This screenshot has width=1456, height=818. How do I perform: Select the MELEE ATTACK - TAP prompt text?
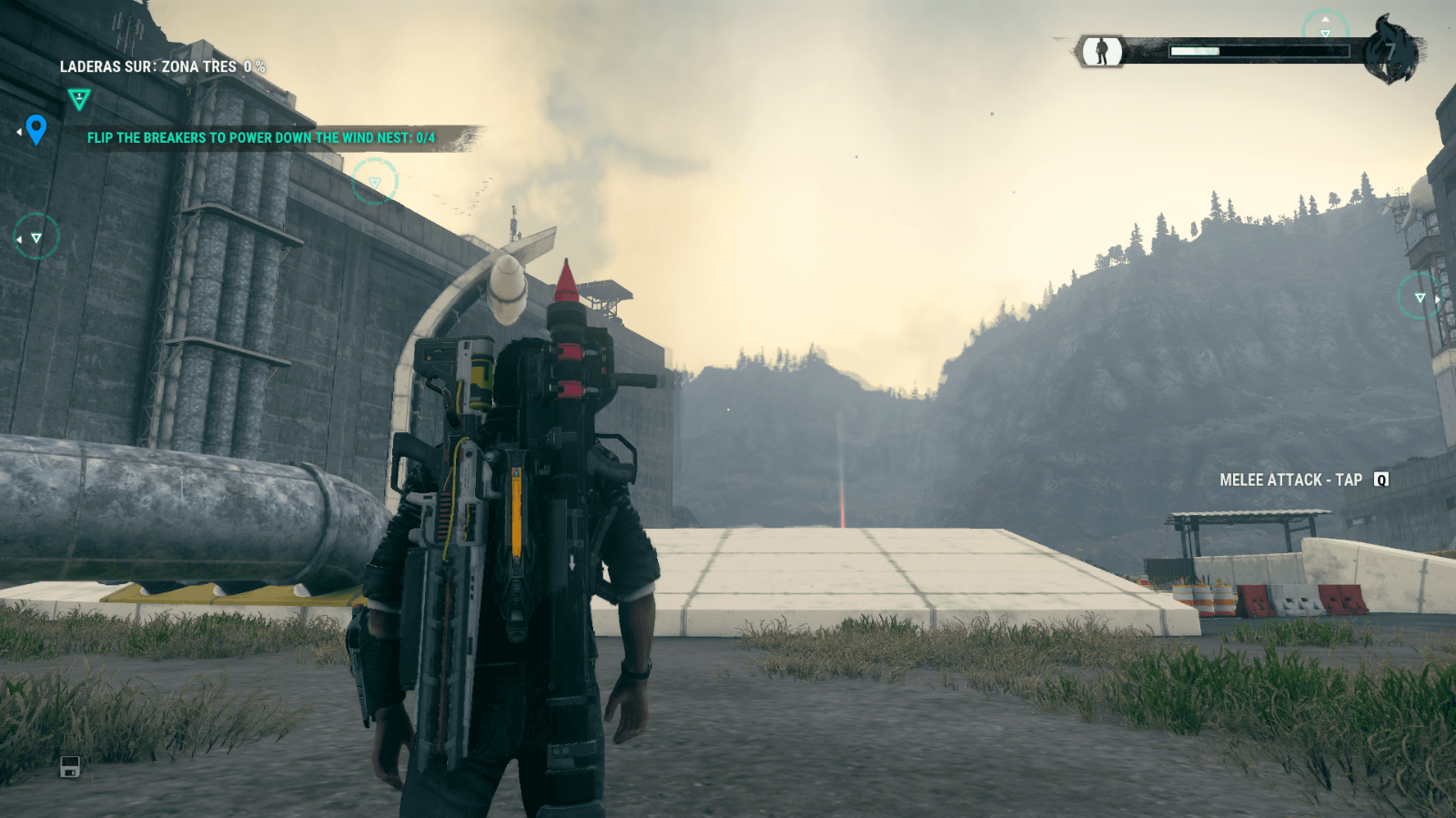(x=1292, y=479)
